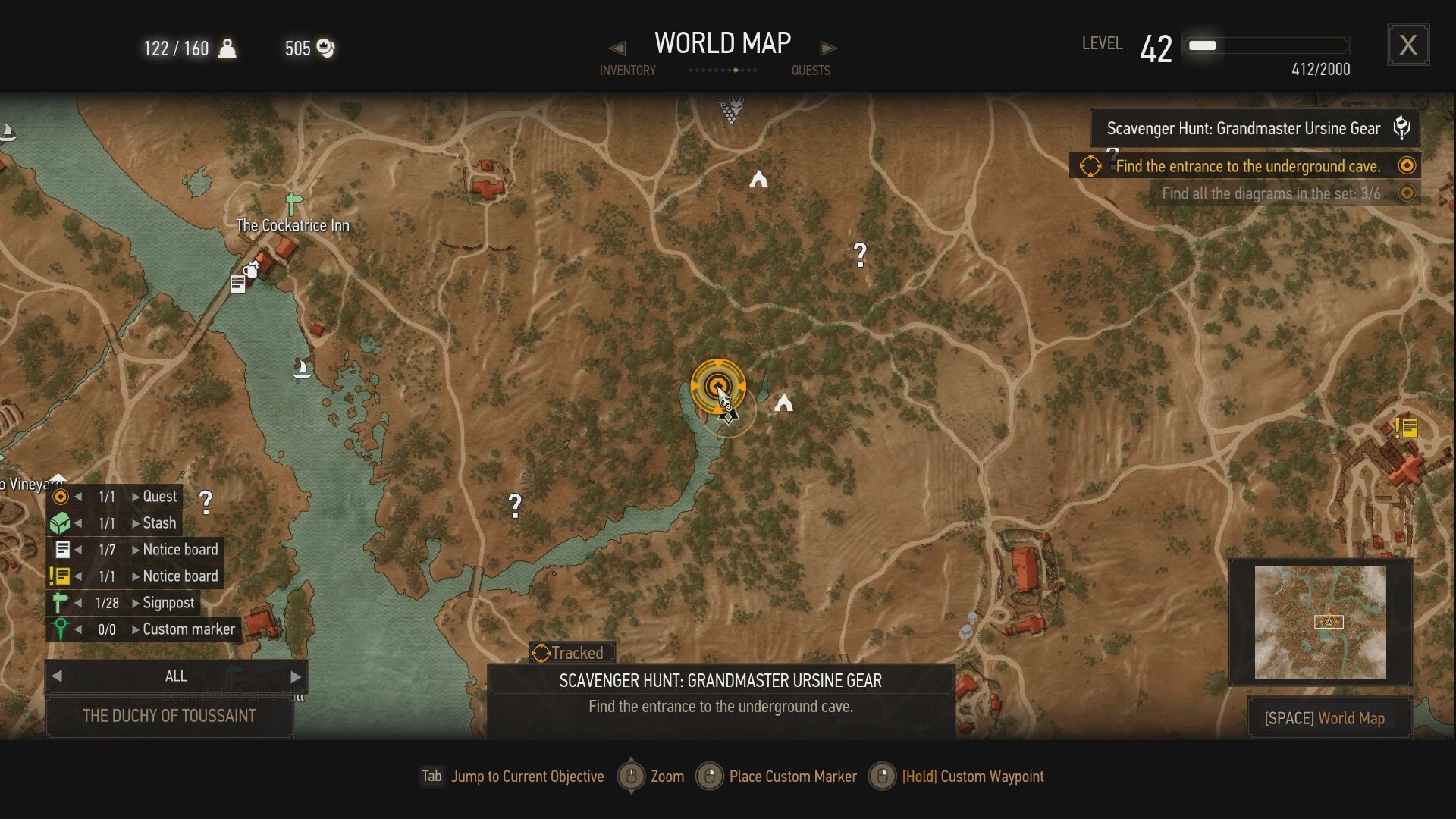Toggle tracking for the underground cave objective

[x=1407, y=165]
